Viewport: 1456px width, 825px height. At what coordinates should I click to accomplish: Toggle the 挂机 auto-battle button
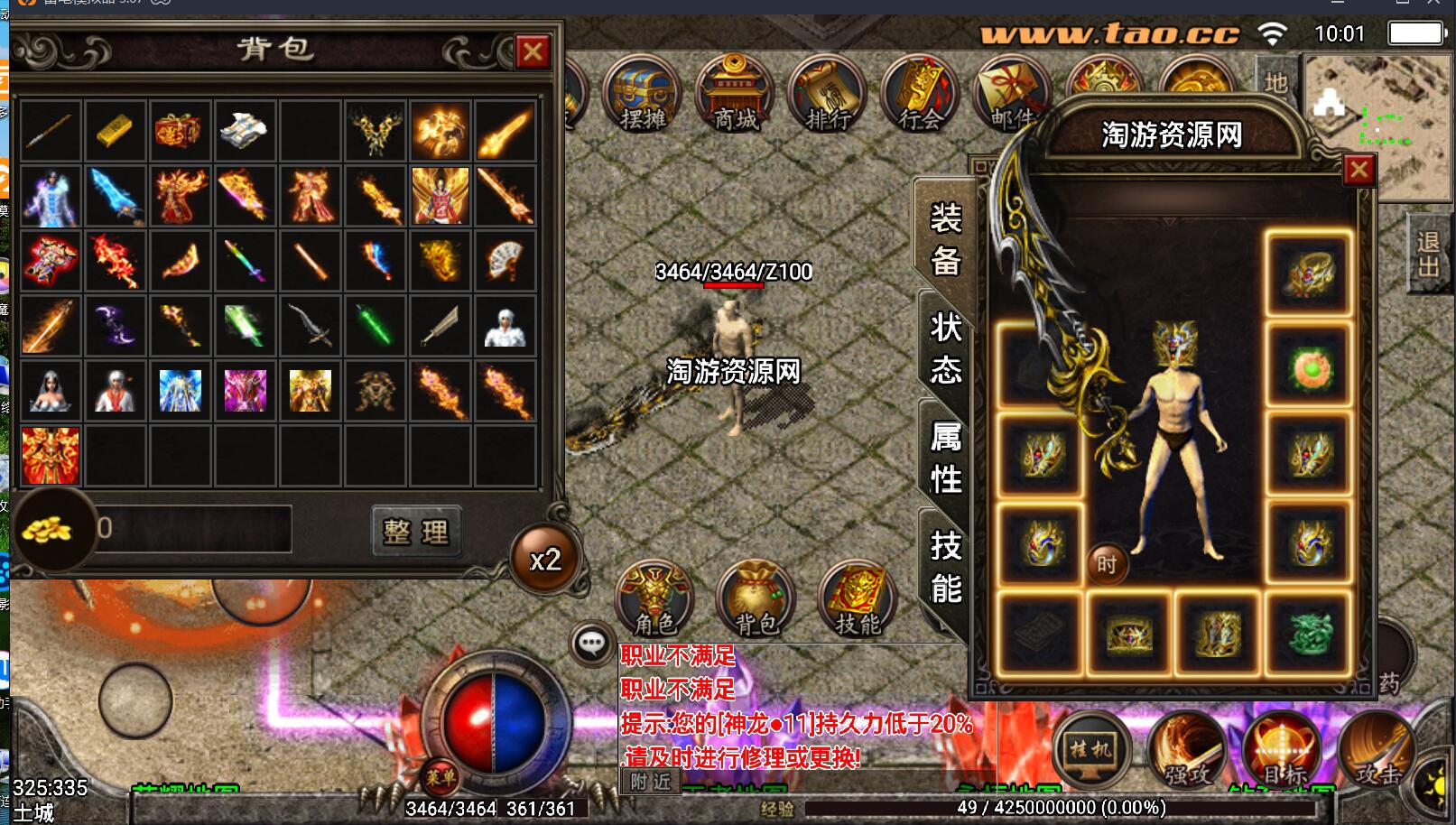pyautogui.click(x=1091, y=749)
